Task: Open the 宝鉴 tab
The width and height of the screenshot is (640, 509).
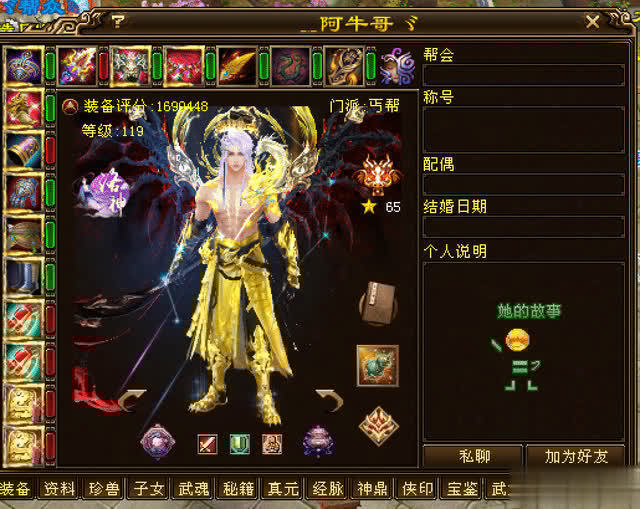Action: pyautogui.click(x=463, y=489)
